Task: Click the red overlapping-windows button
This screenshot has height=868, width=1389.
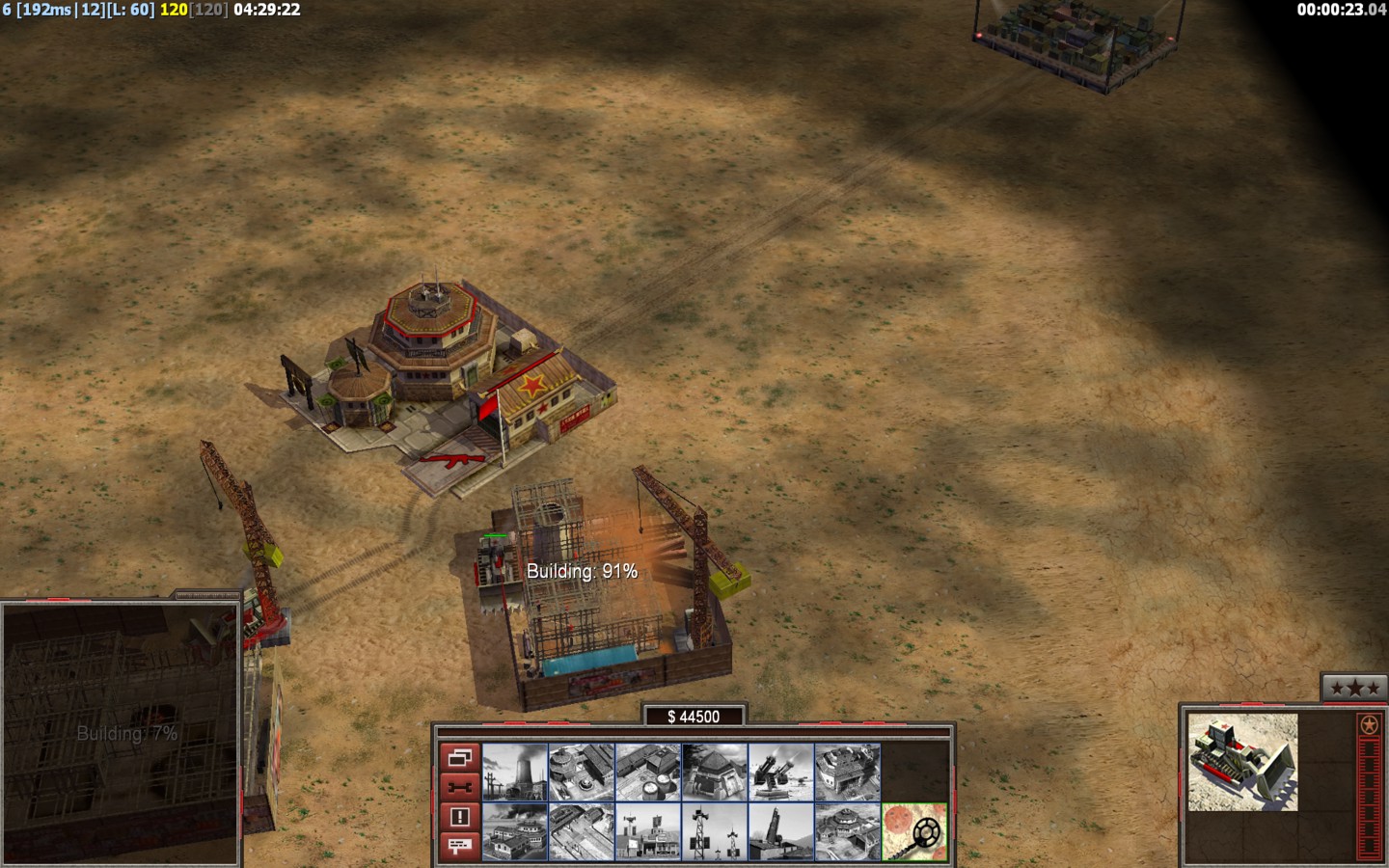Action: [x=459, y=758]
